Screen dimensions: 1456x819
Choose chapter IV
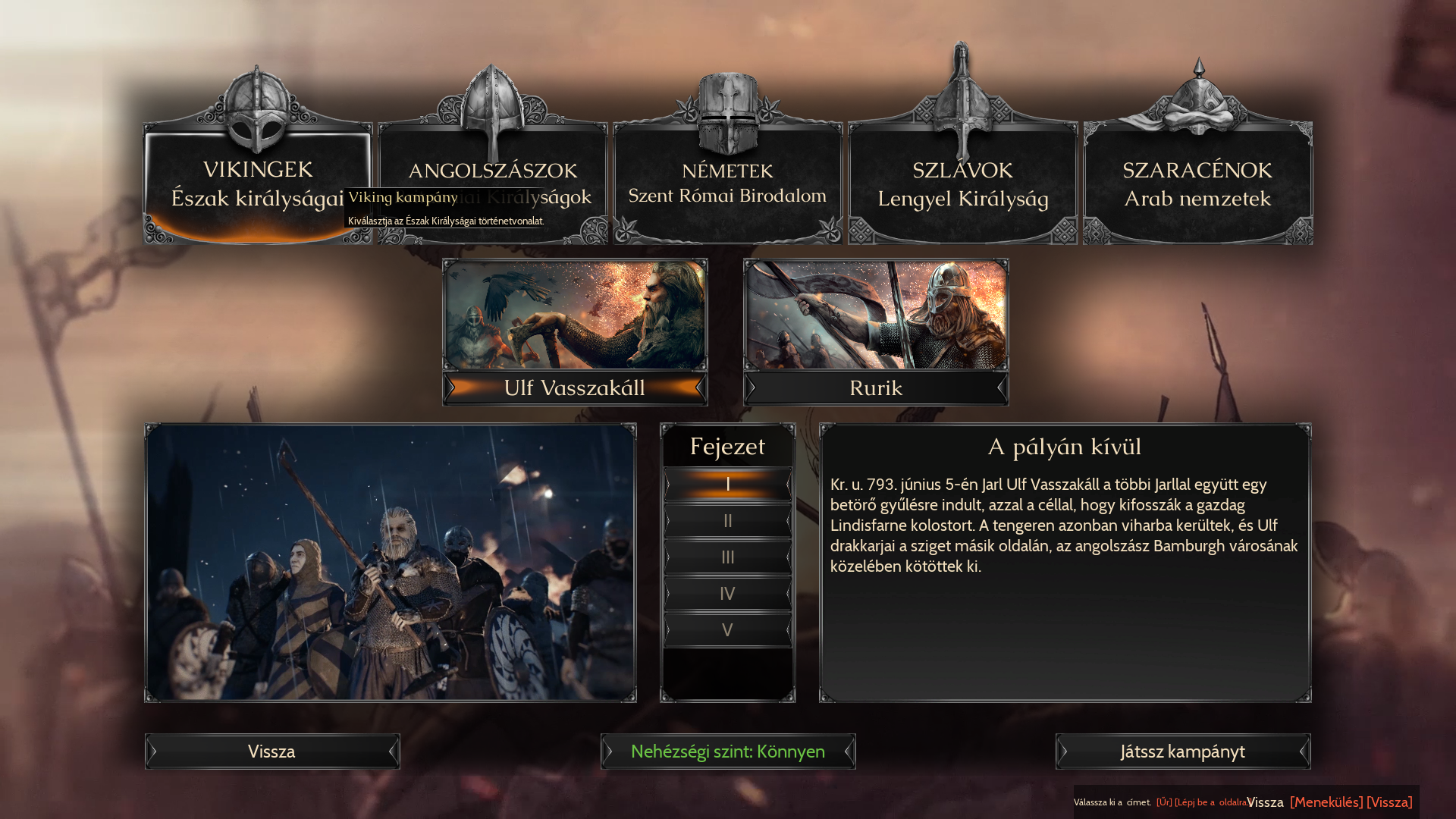pos(727,594)
